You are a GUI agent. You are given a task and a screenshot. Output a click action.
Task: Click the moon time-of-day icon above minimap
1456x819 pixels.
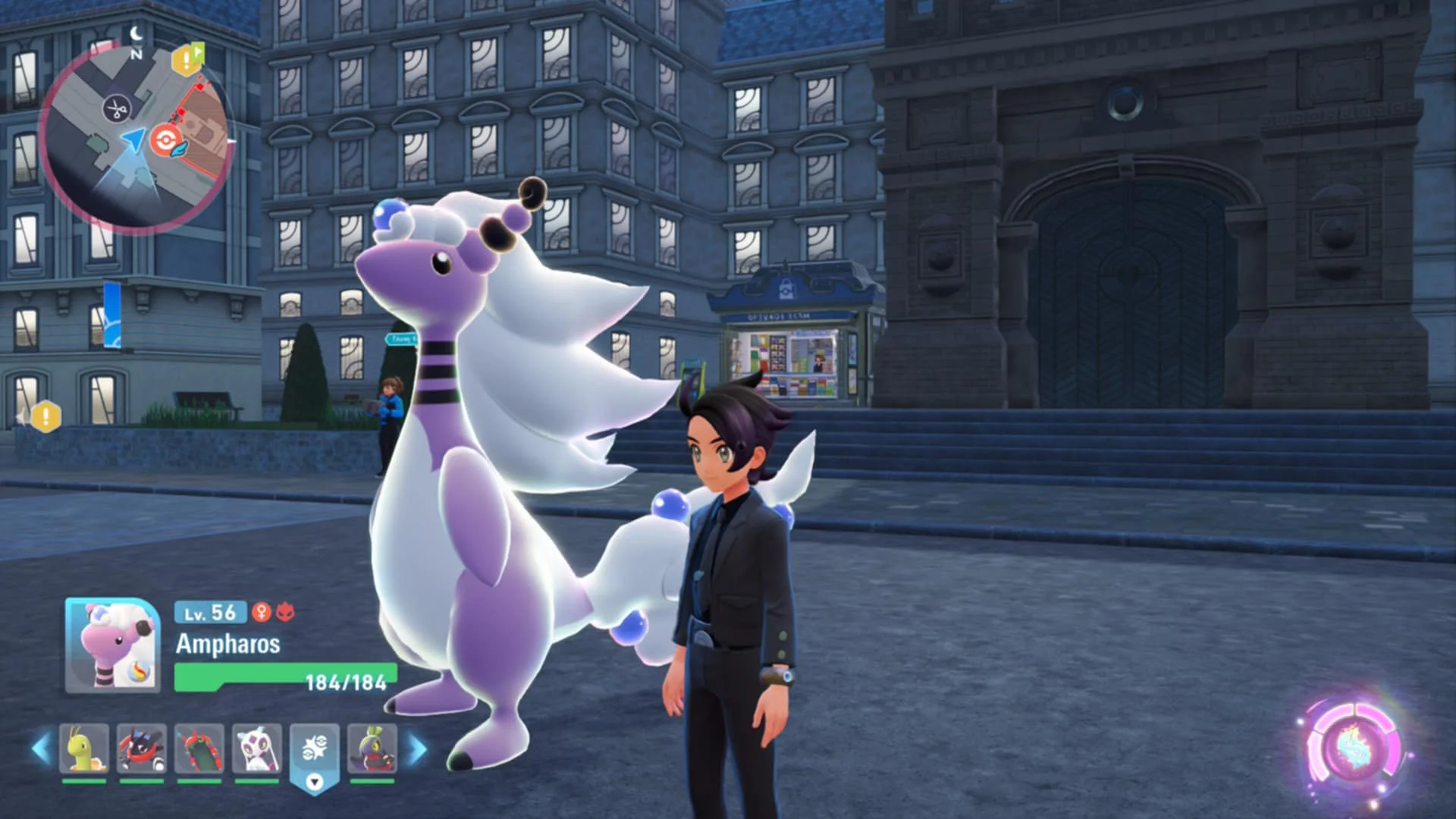pyautogui.click(x=136, y=34)
